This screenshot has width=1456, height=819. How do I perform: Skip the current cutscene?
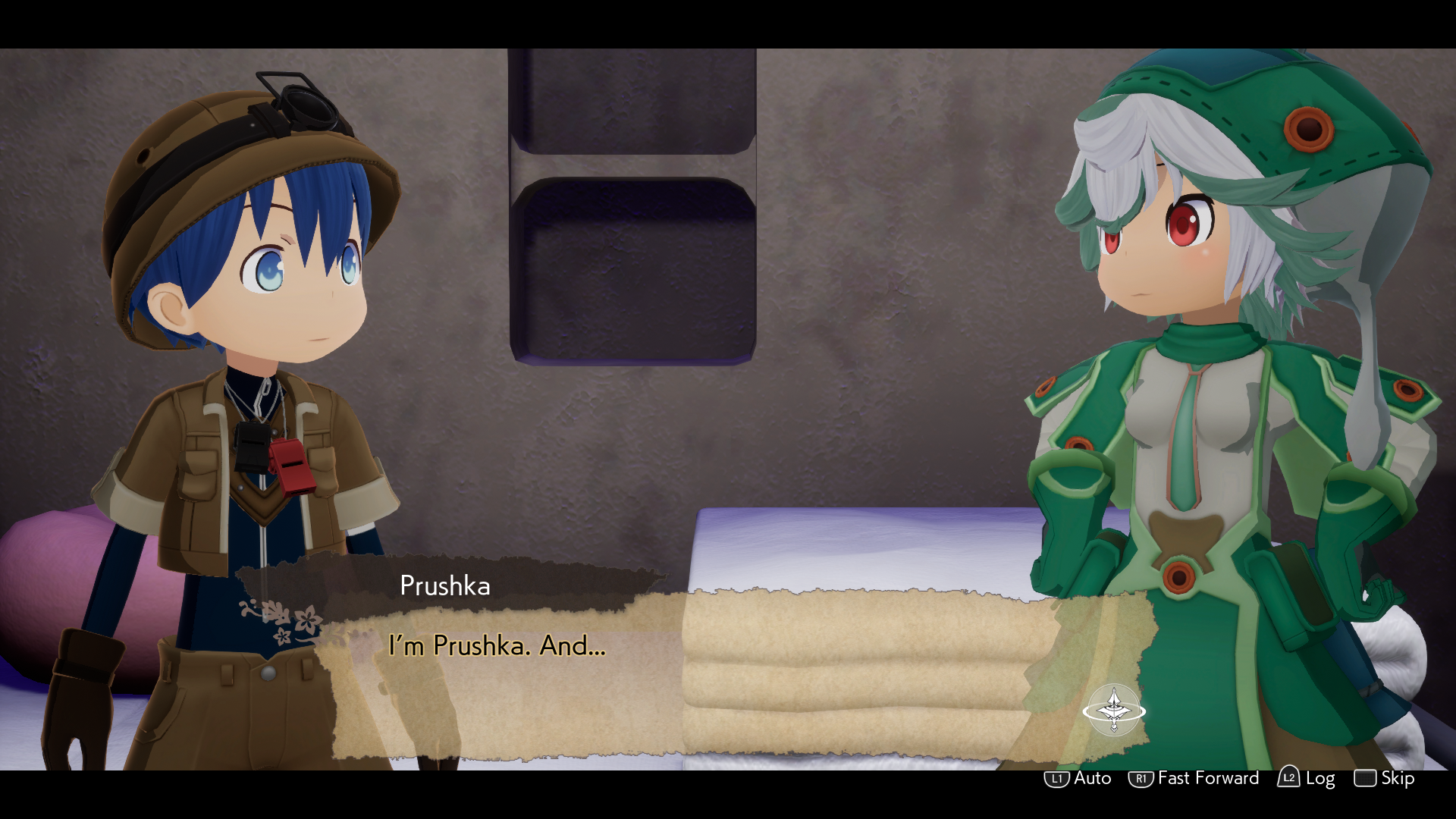[1384, 778]
